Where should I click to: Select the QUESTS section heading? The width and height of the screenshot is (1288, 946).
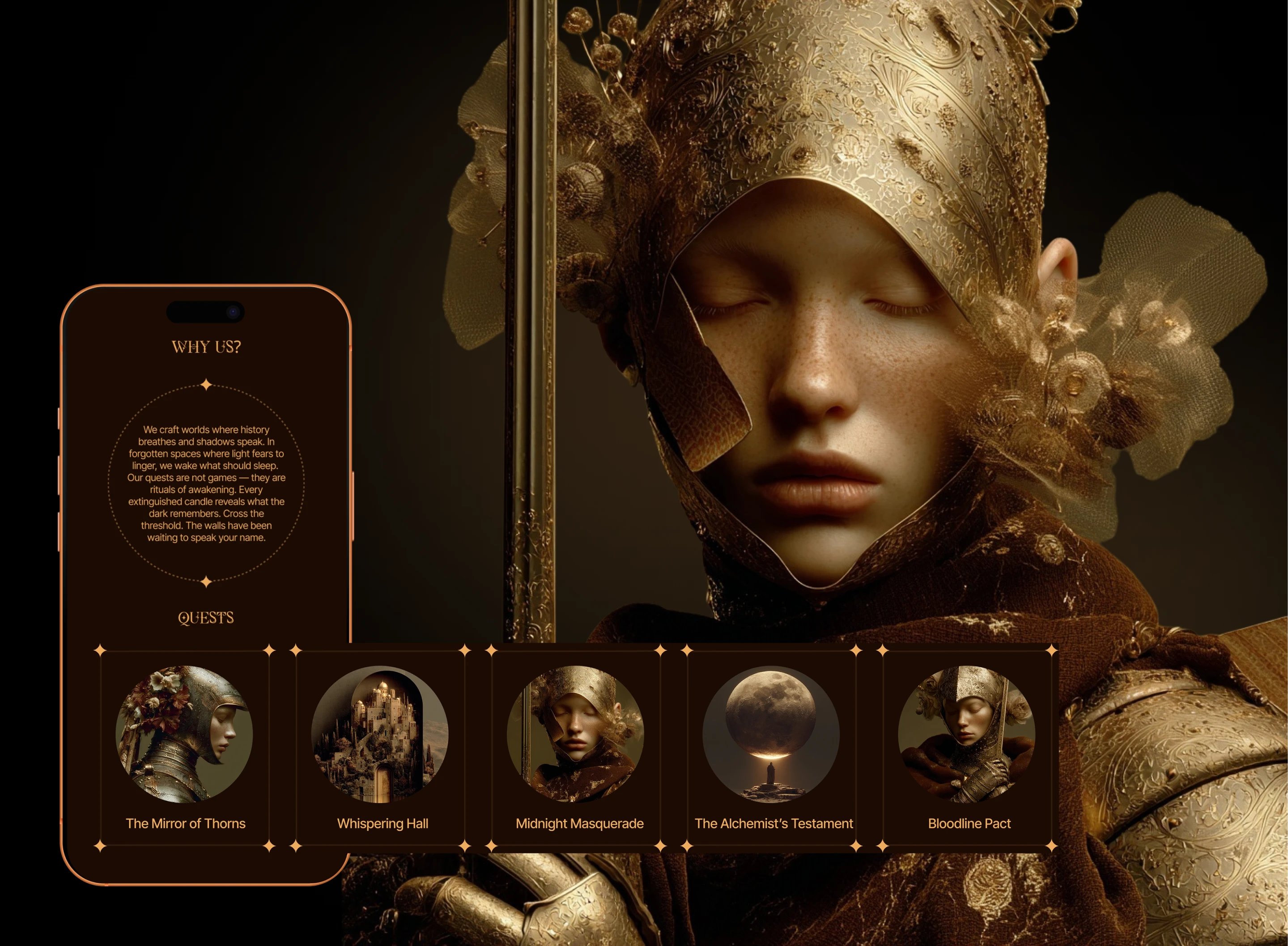click(206, 618)
